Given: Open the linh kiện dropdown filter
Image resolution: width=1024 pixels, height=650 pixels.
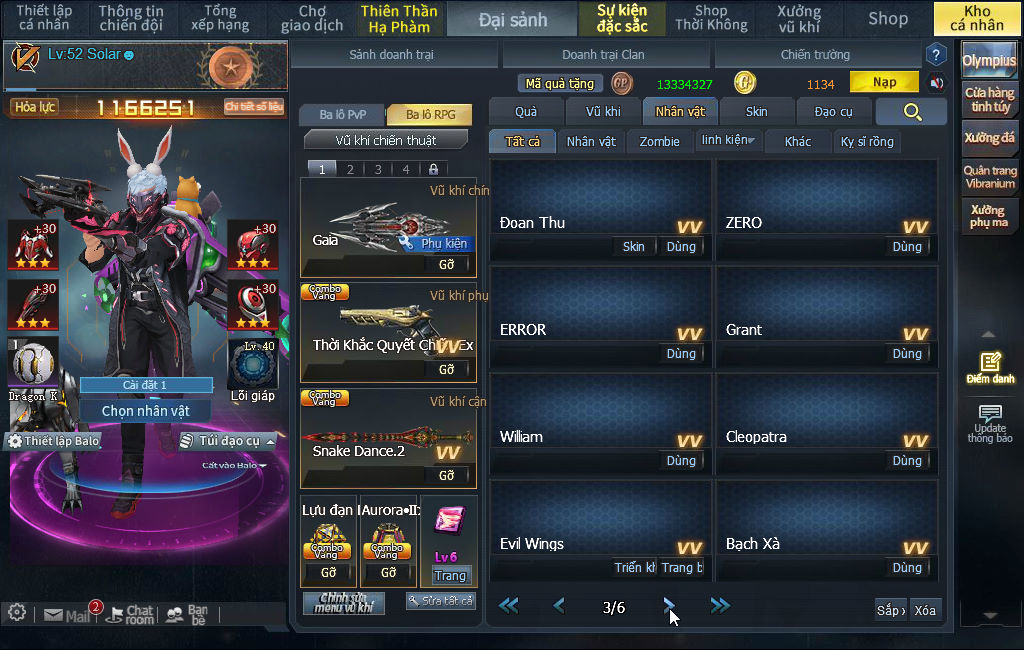Looking at the screenshot, I should 728,141.
